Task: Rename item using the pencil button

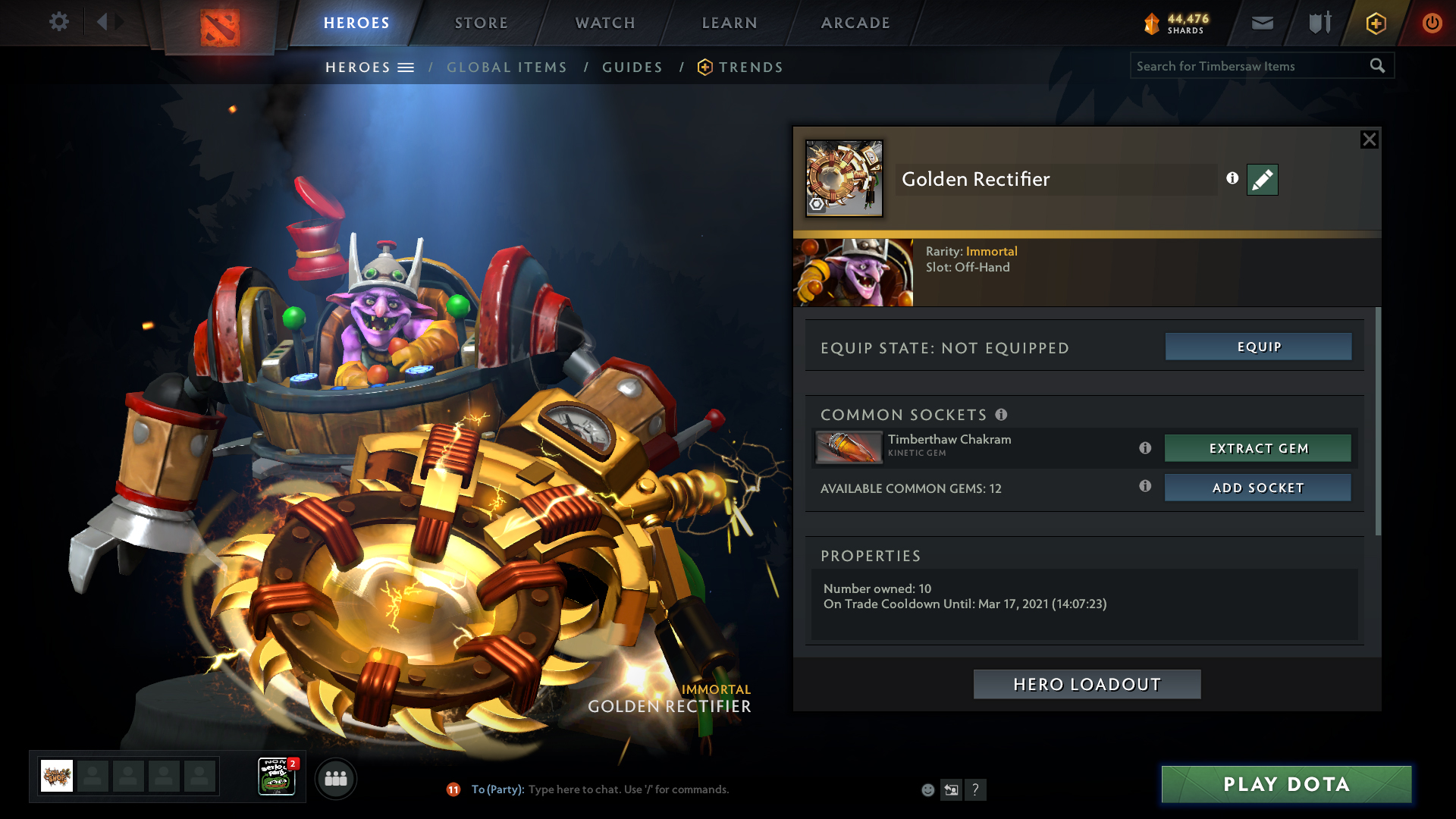Action: pyautogui.click(x=1262, y=180)
